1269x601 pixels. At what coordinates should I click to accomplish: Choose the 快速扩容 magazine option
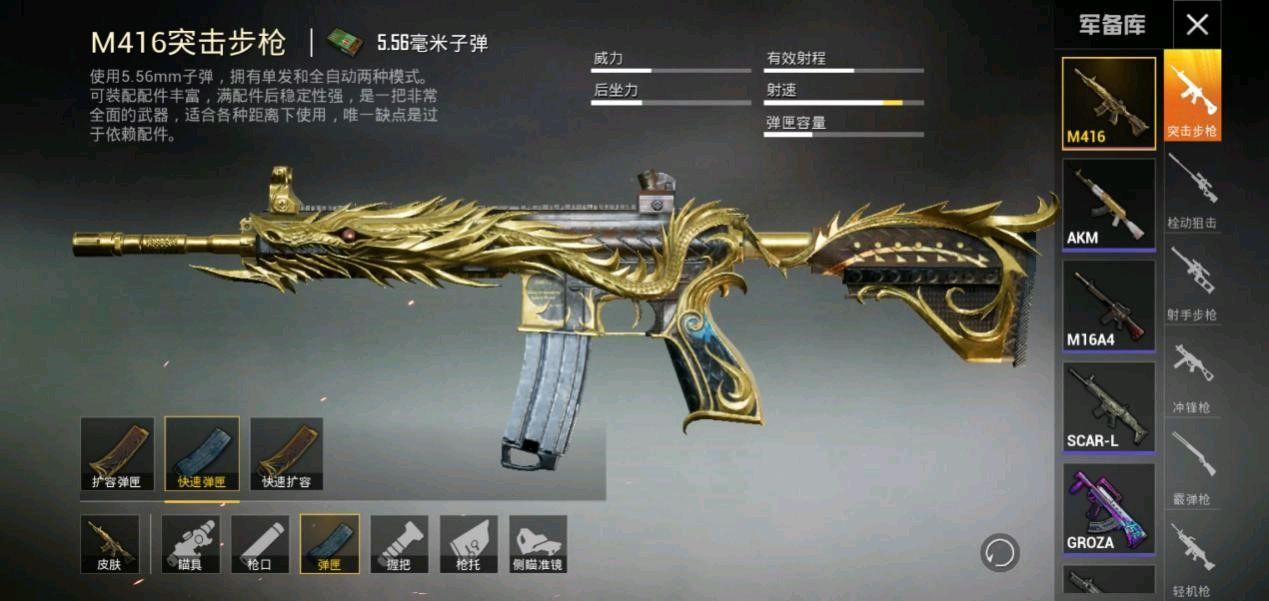[x=286, y=454]
